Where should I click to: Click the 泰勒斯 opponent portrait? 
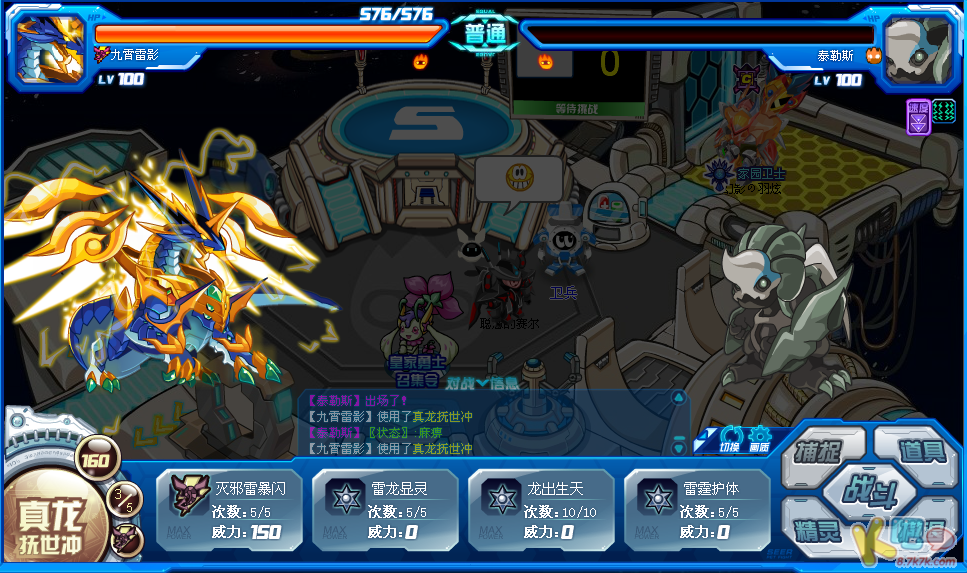918,47
